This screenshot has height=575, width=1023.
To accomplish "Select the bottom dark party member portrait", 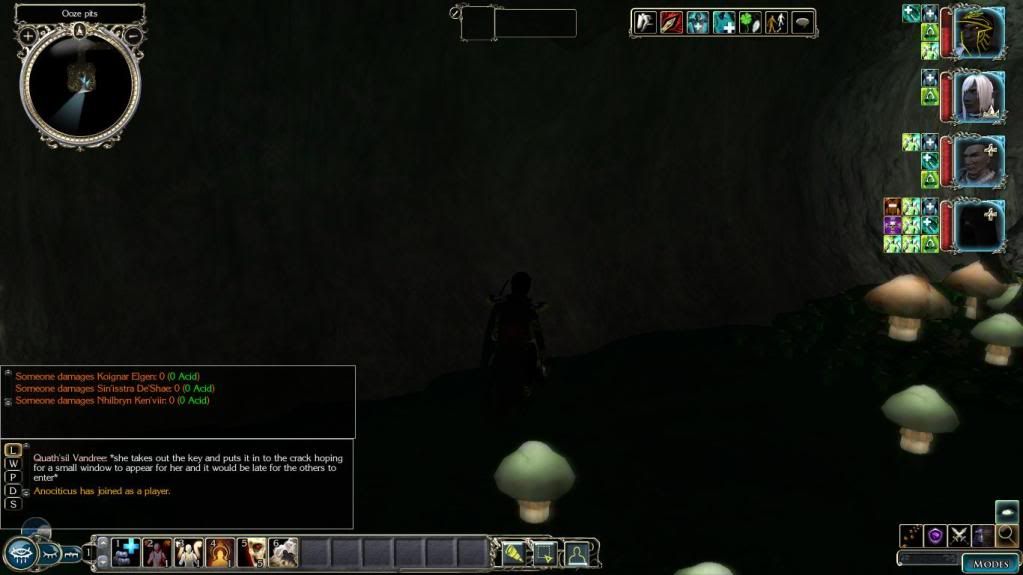I will tap(978, 225).
